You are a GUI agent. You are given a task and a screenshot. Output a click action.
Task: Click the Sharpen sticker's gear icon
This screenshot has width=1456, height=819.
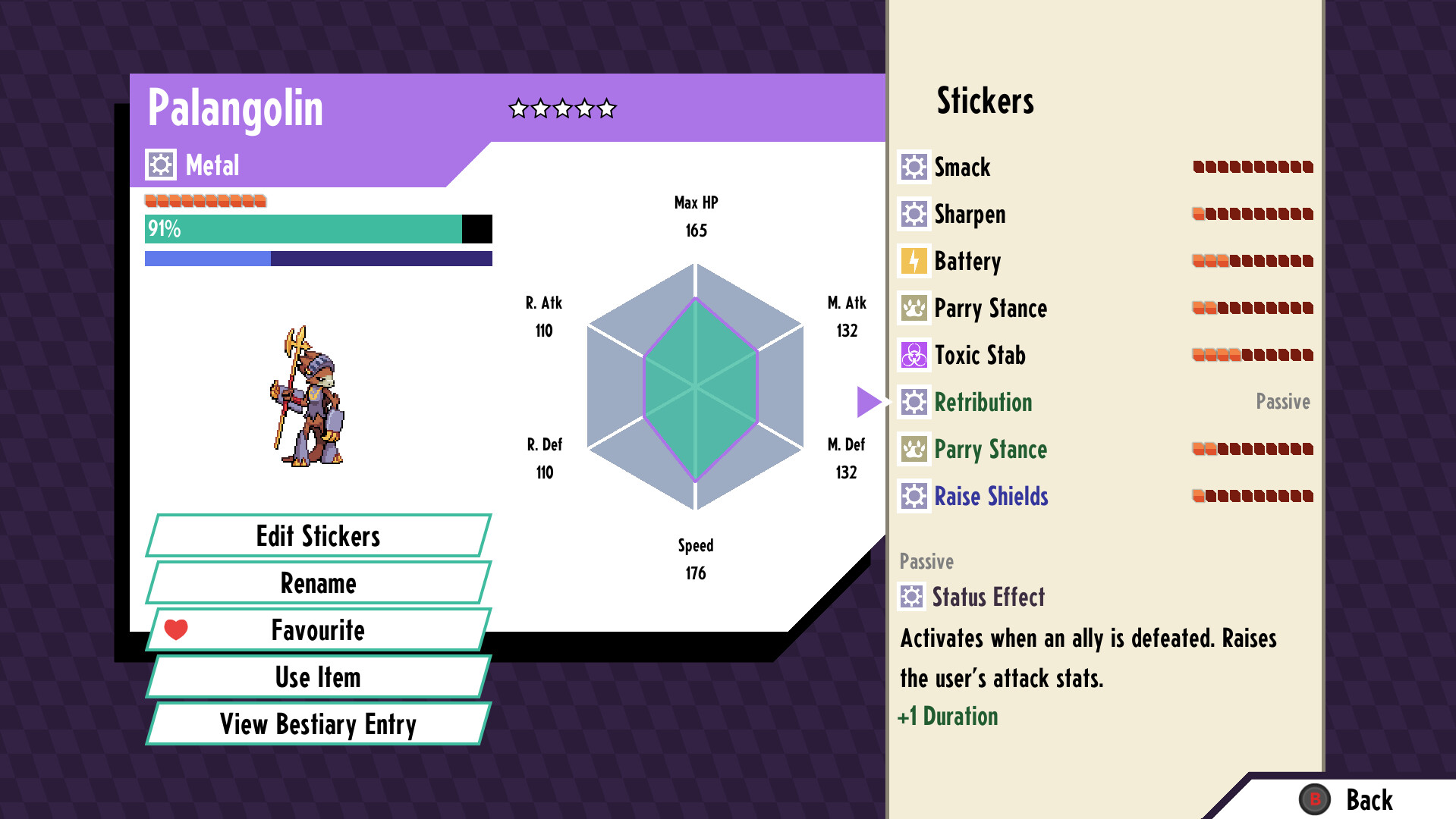click(914, 214)
